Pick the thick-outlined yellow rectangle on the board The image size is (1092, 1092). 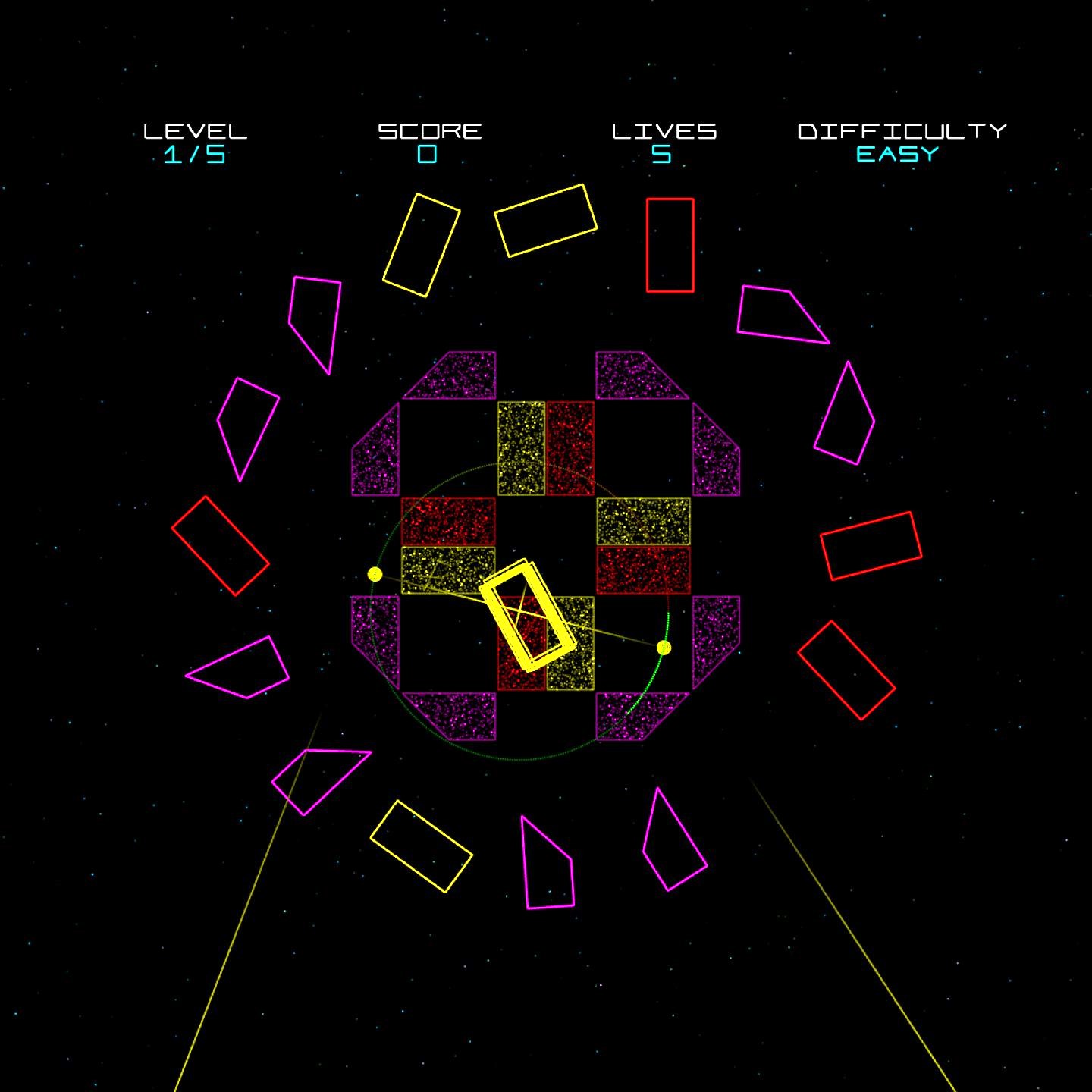pos(526,616)
